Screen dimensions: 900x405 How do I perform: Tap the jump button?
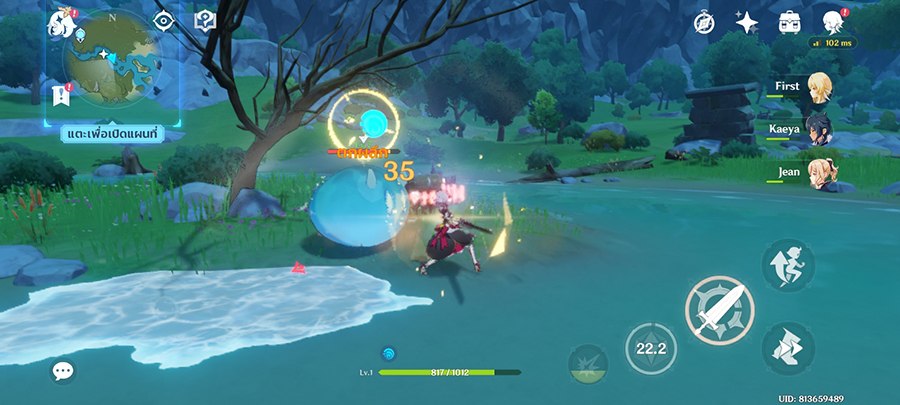pyautogui.click(x=787, y=265)
